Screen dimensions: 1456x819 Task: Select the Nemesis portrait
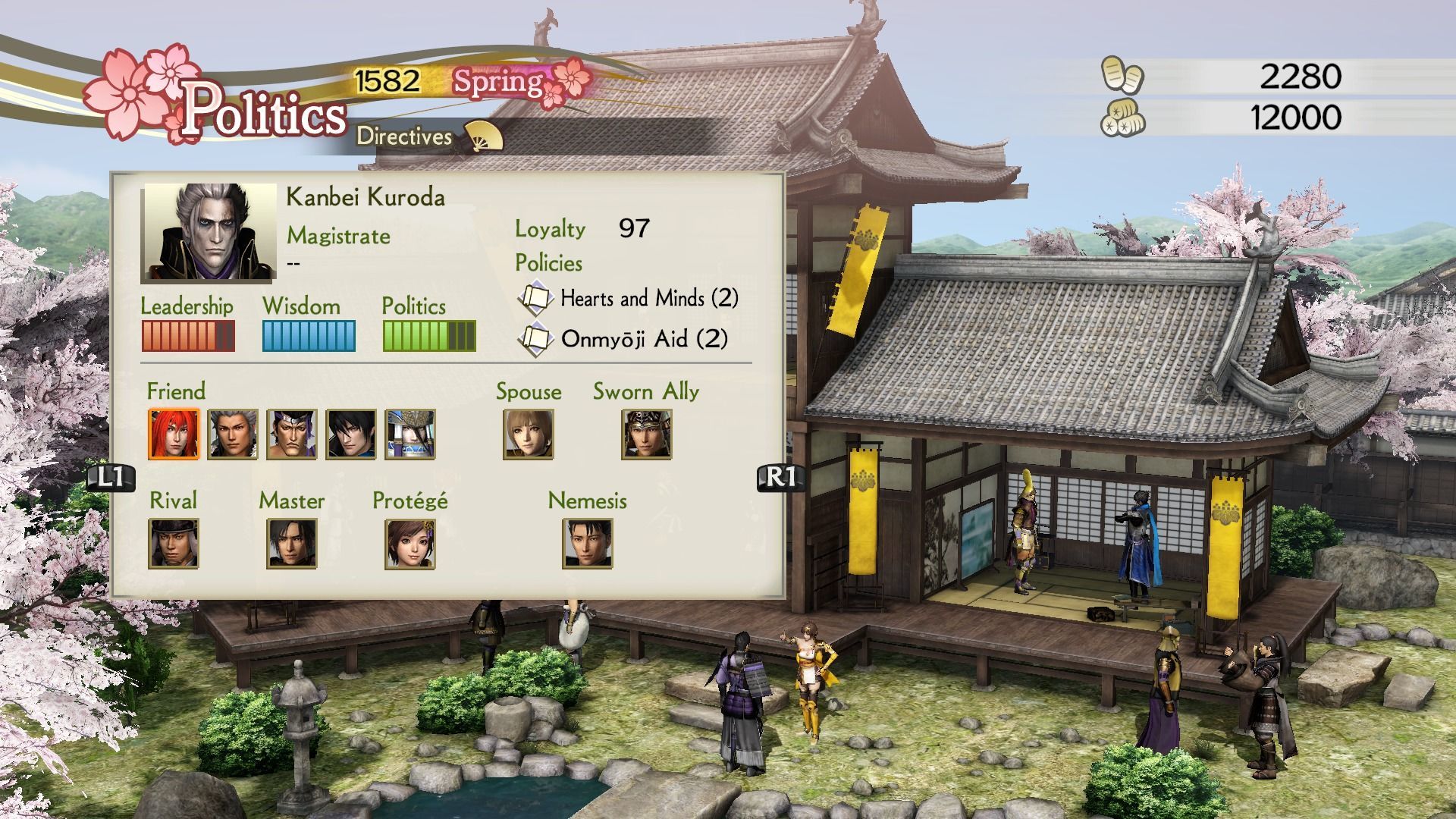[588, 543]
